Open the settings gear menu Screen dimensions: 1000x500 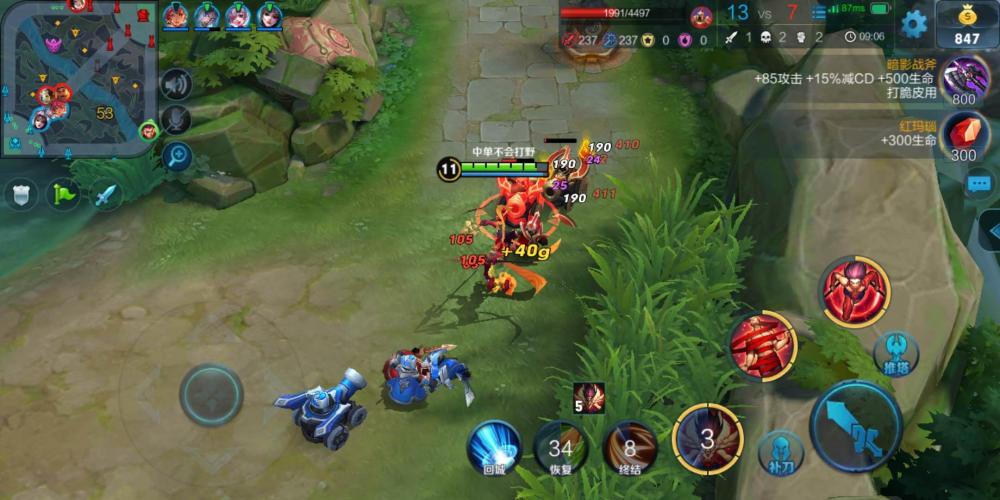913,23
